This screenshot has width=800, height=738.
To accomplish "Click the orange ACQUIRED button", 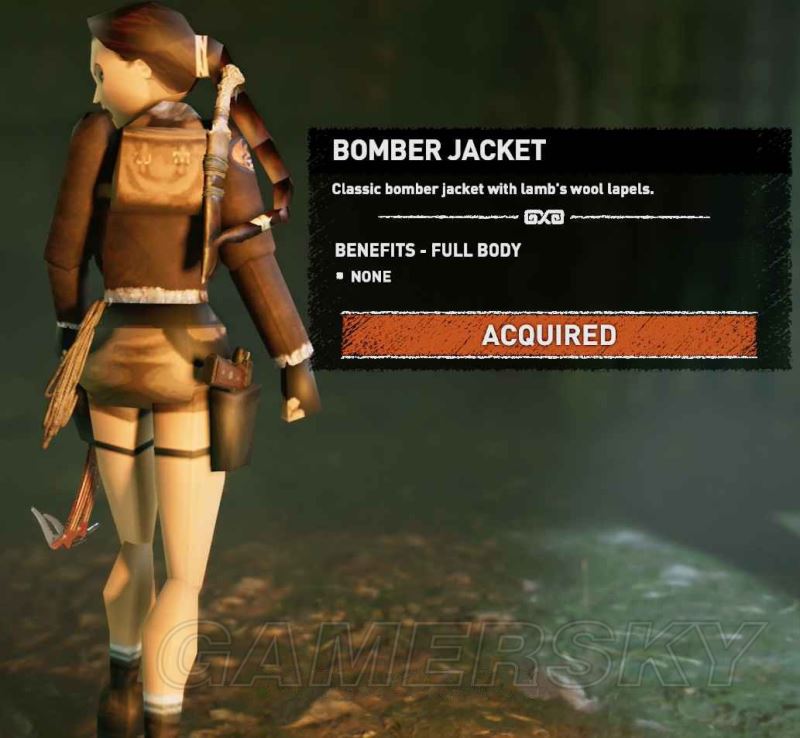I will [x=548, y=335].
